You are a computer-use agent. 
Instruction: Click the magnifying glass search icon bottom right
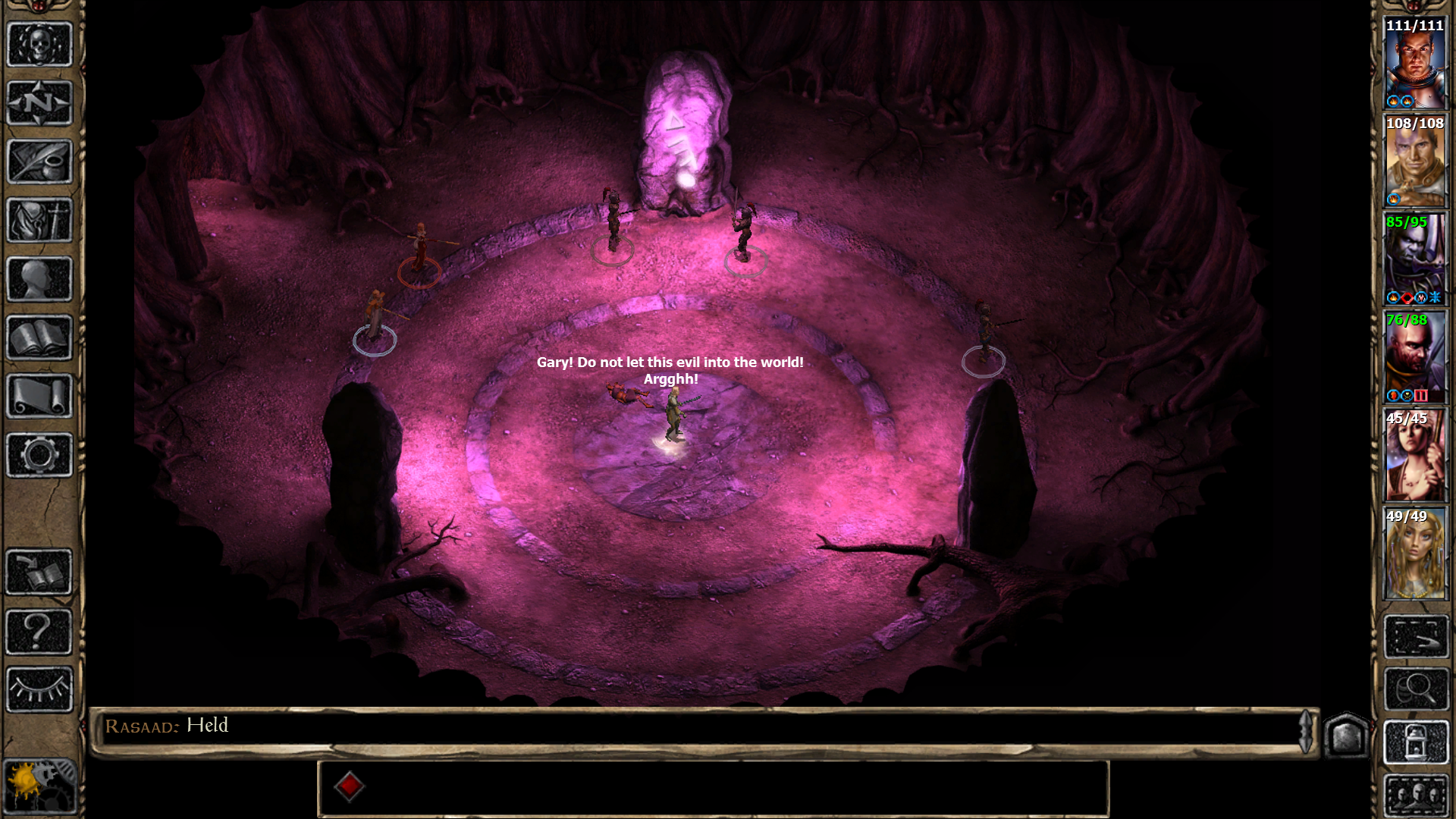1416,688
